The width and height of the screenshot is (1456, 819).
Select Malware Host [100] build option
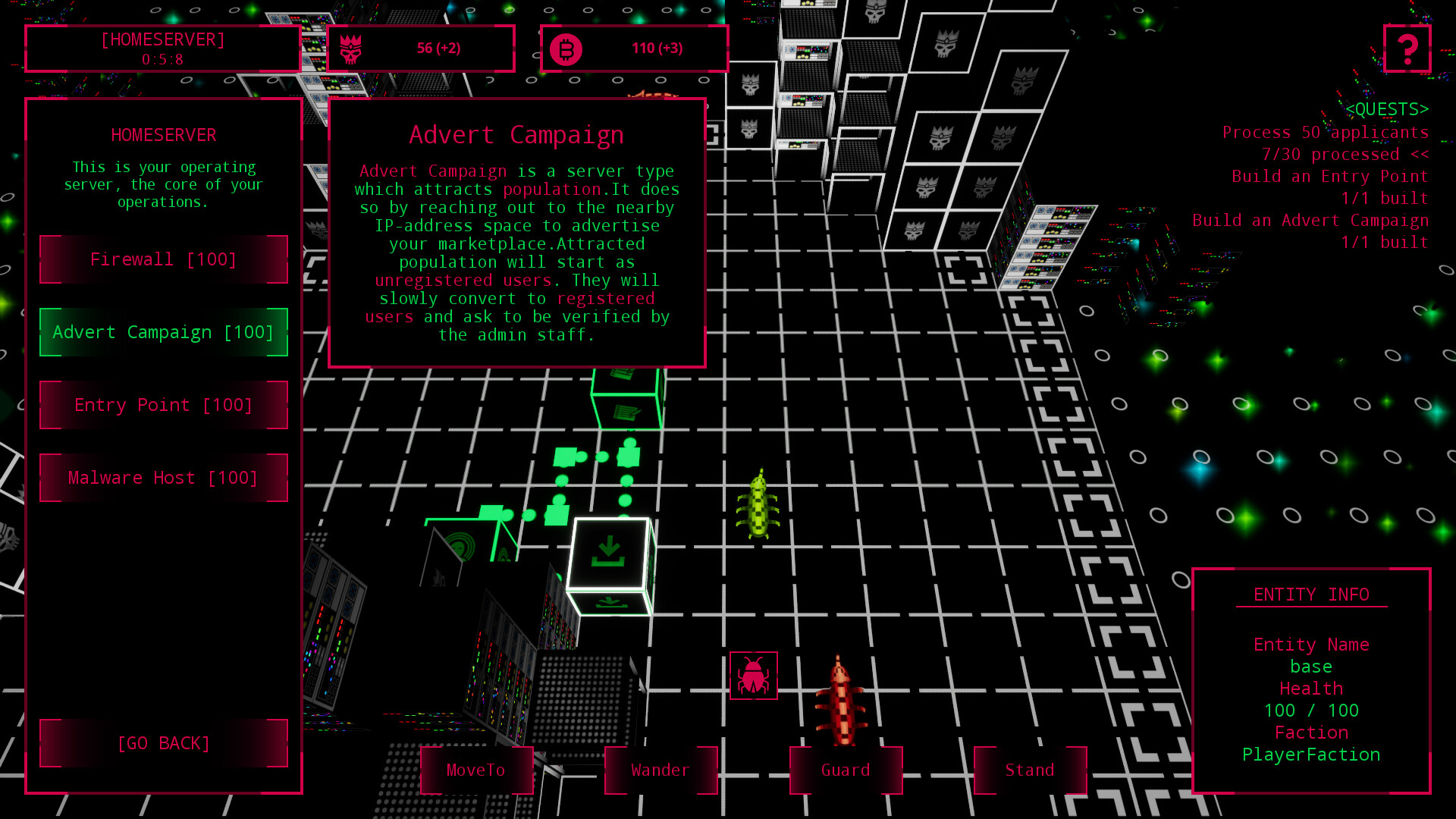(x=163, y=478)
